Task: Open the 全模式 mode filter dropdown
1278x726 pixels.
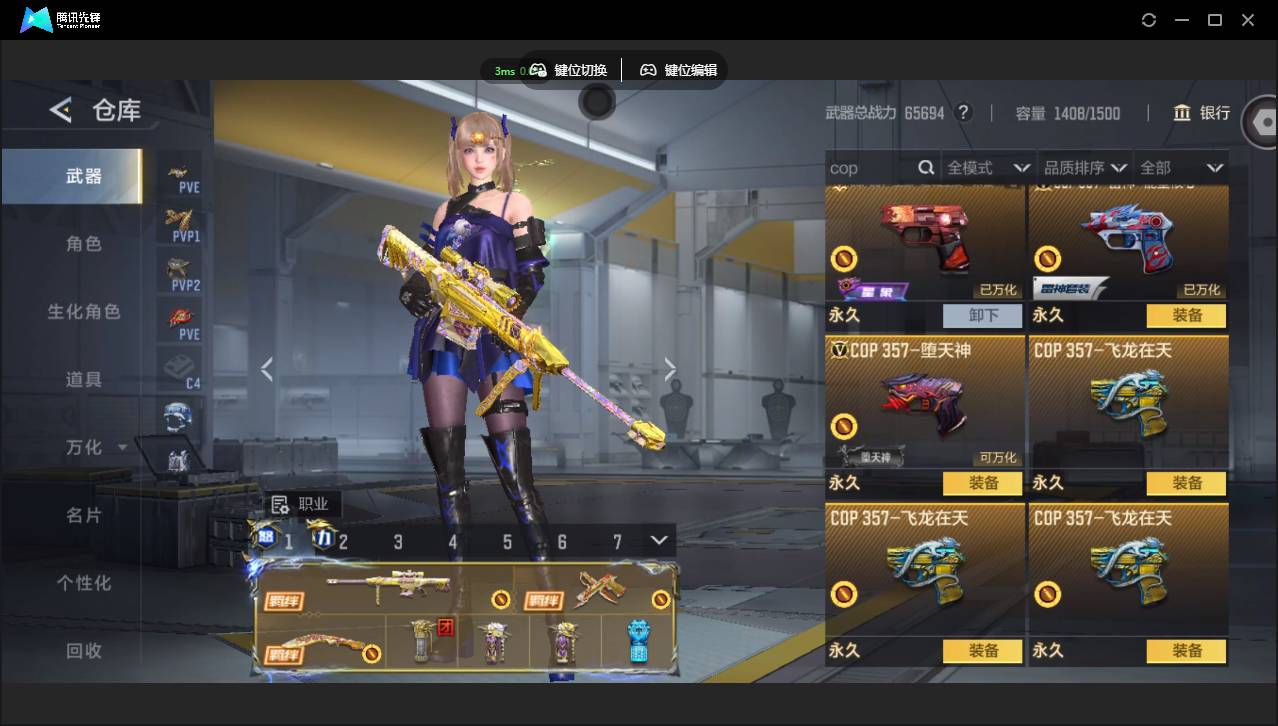Action: point(988,168)
